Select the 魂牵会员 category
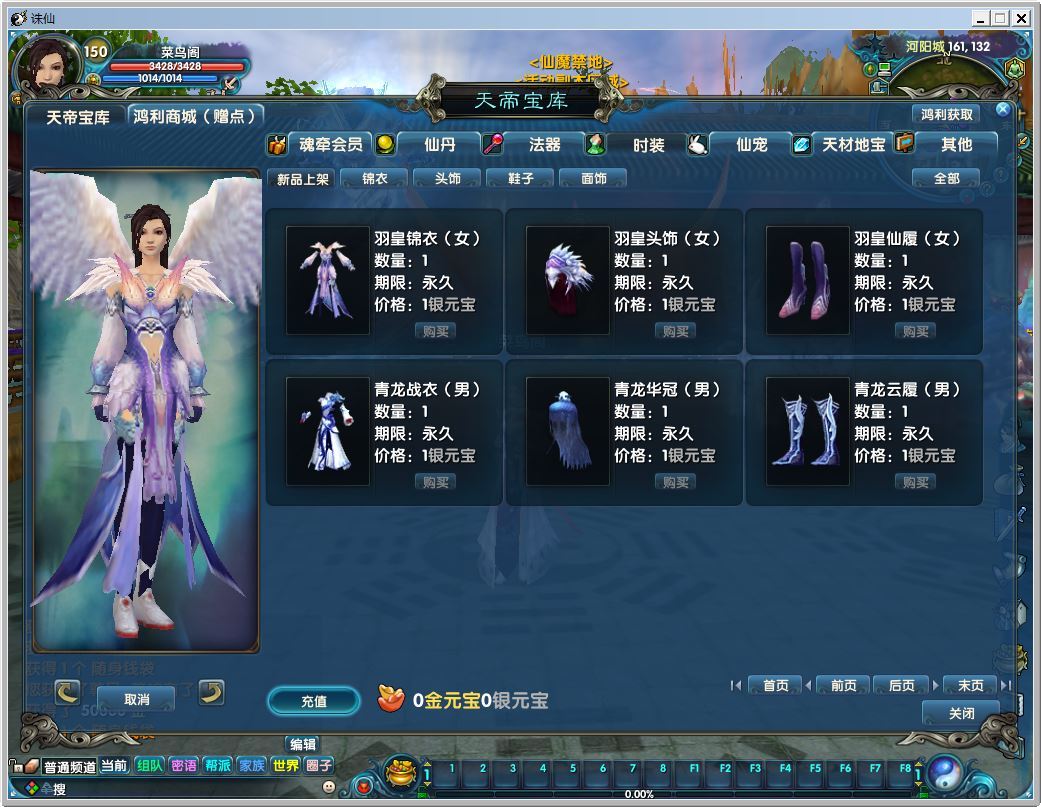The width and height of the screenshot is (1041, 807). point(330,144)
